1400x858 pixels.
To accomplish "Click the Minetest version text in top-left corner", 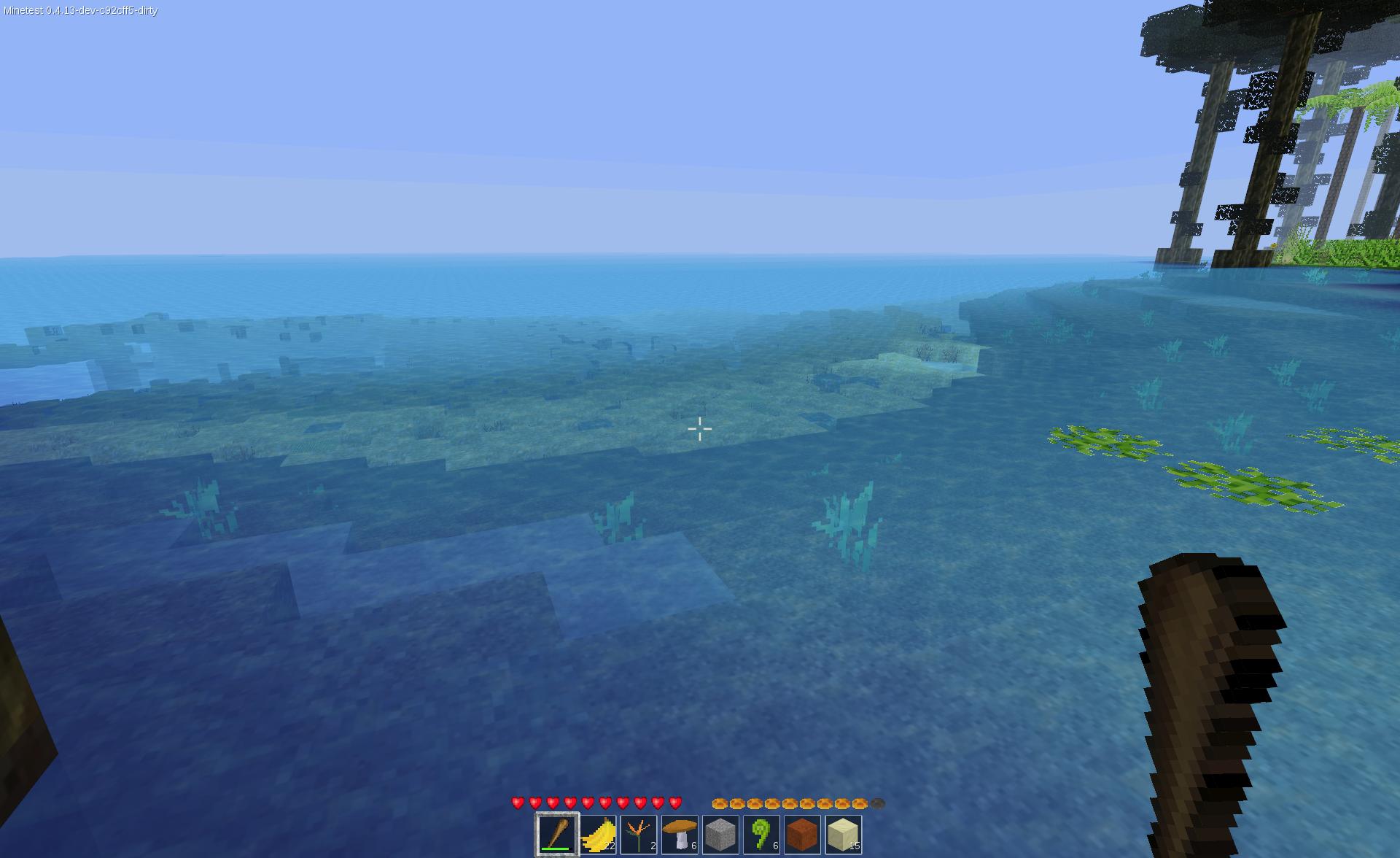I will [x=80, y=11].
